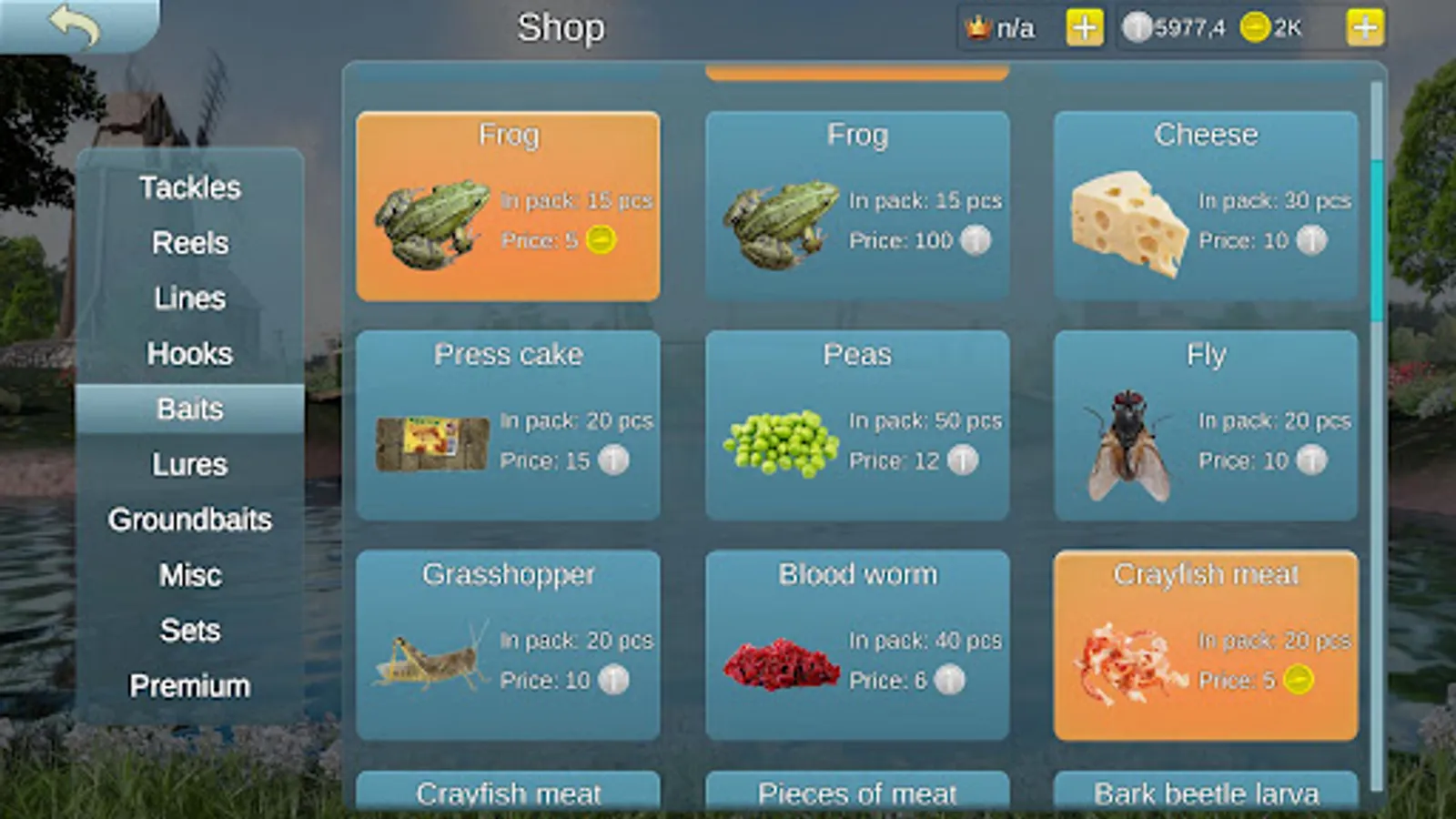
Task: Select the Groundbaits category
Action: [189, 520]
